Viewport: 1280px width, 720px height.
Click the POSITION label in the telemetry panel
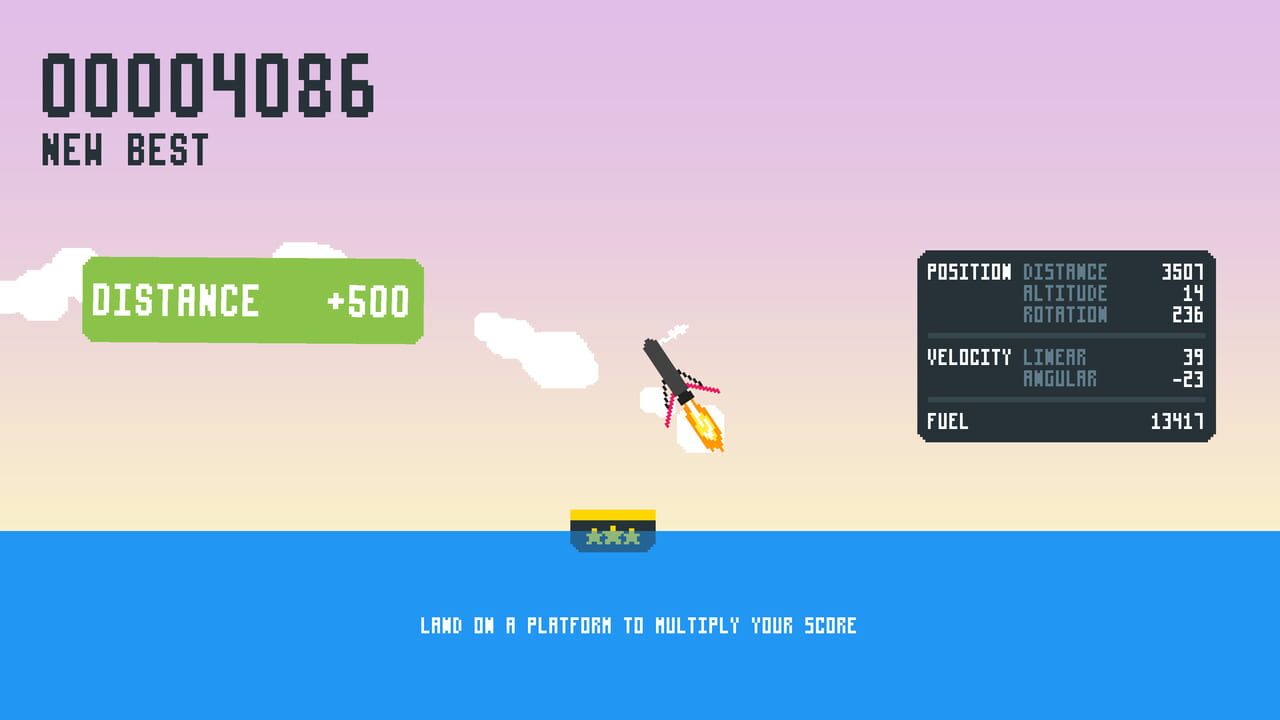pos(968,272)
